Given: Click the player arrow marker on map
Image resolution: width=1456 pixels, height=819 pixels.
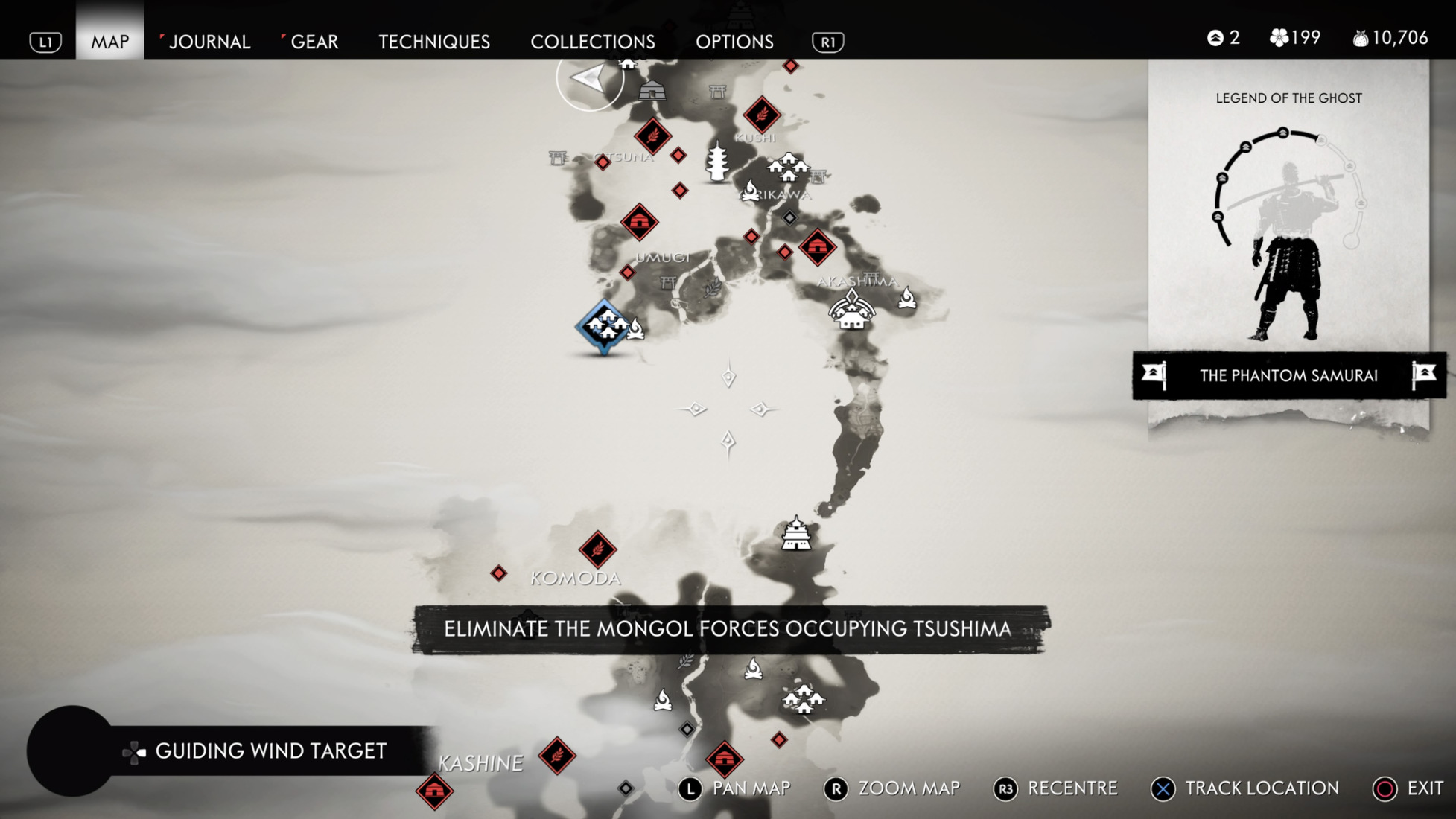Looking at the screenshot, I should click(589, 79).
